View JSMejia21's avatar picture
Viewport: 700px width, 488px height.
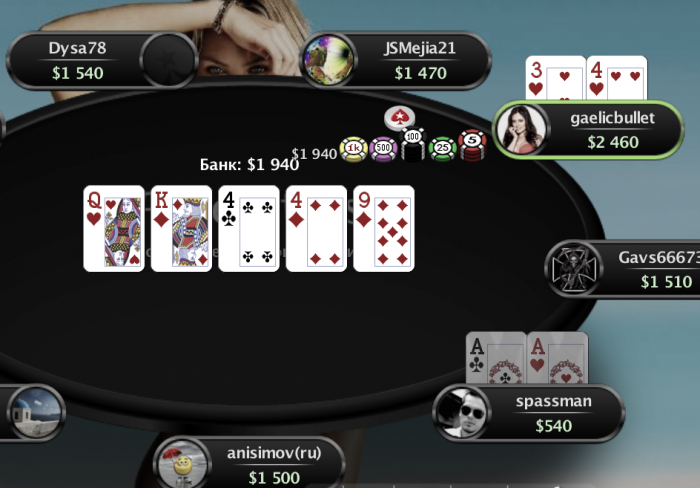pos(329,60)
